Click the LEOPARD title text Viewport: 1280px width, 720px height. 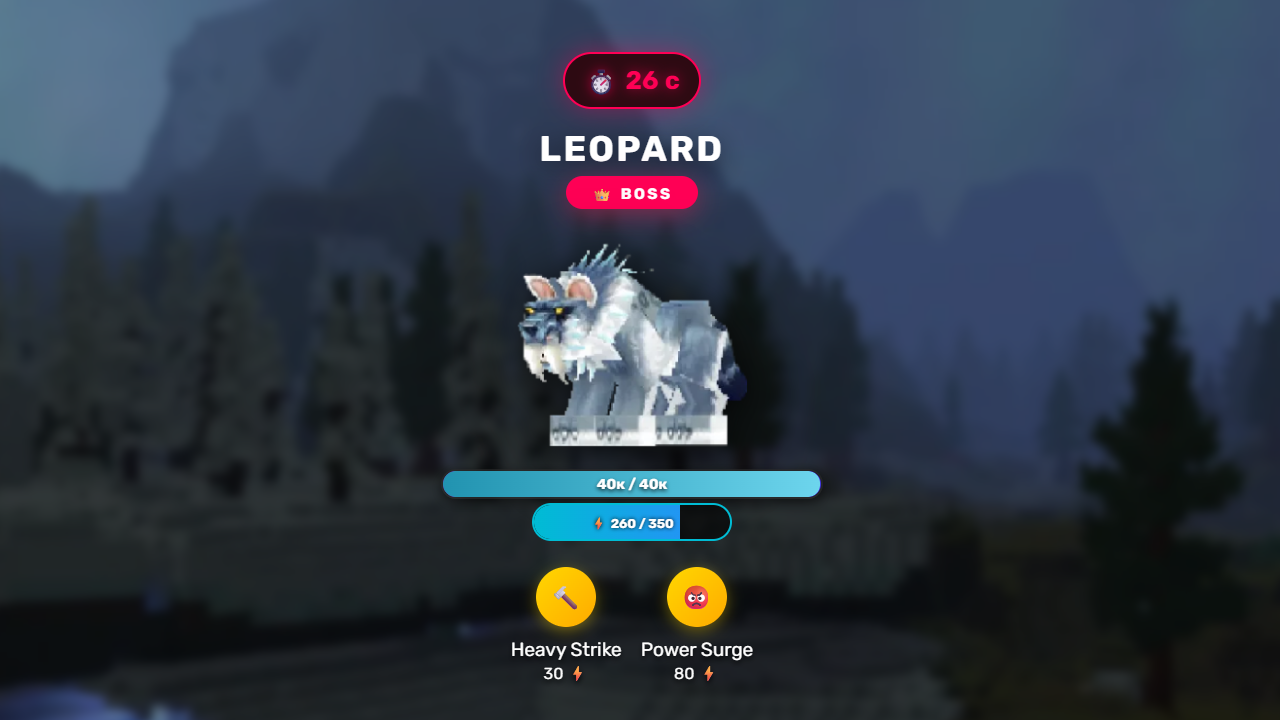pos(632,149)
